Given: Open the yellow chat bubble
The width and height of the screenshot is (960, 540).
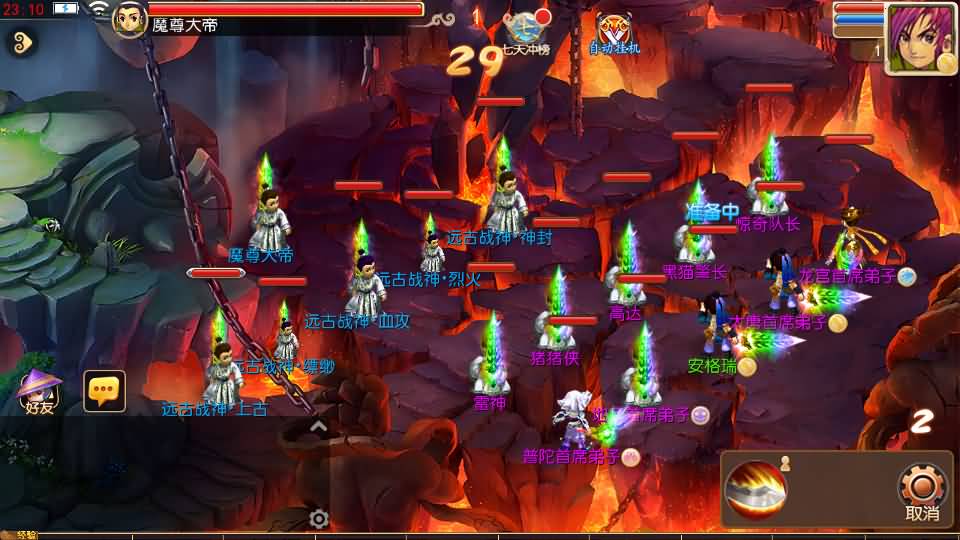Looking at the screenshot, I should point(104,391).
